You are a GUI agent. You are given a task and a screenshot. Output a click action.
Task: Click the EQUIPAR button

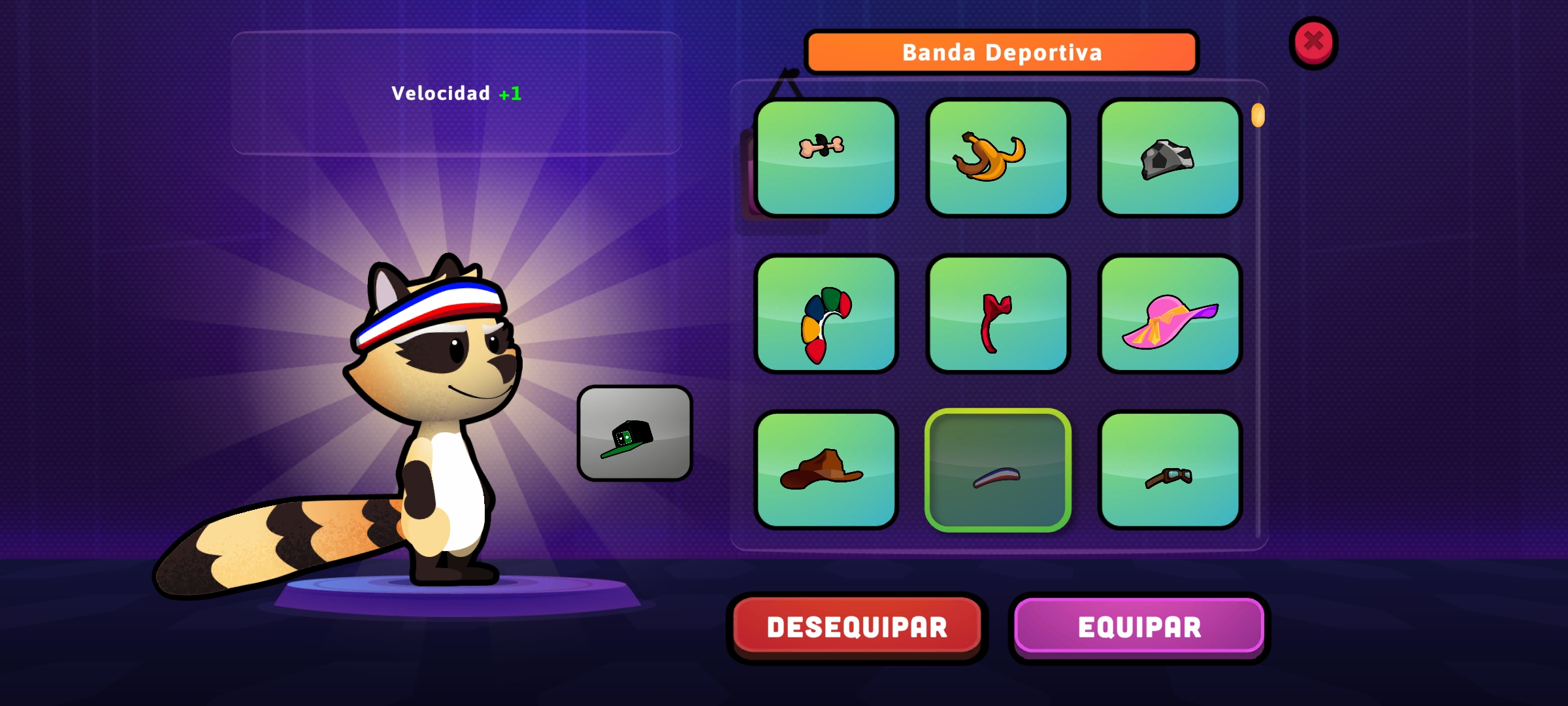tap(1139, 627)
